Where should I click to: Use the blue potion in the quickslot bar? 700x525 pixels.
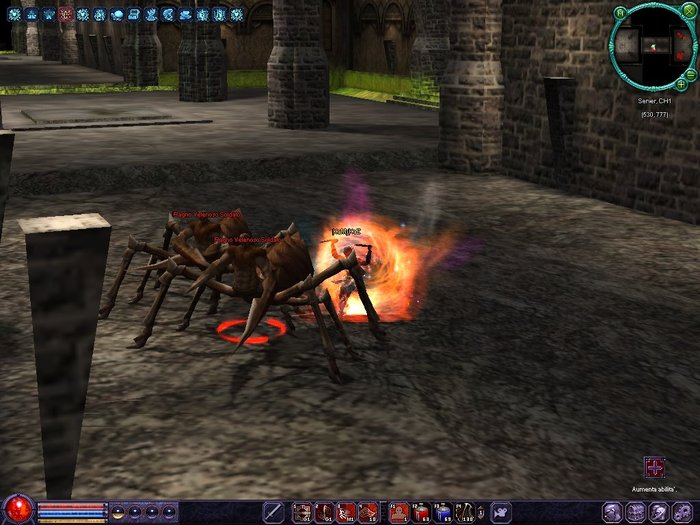[x=443, y=512]
